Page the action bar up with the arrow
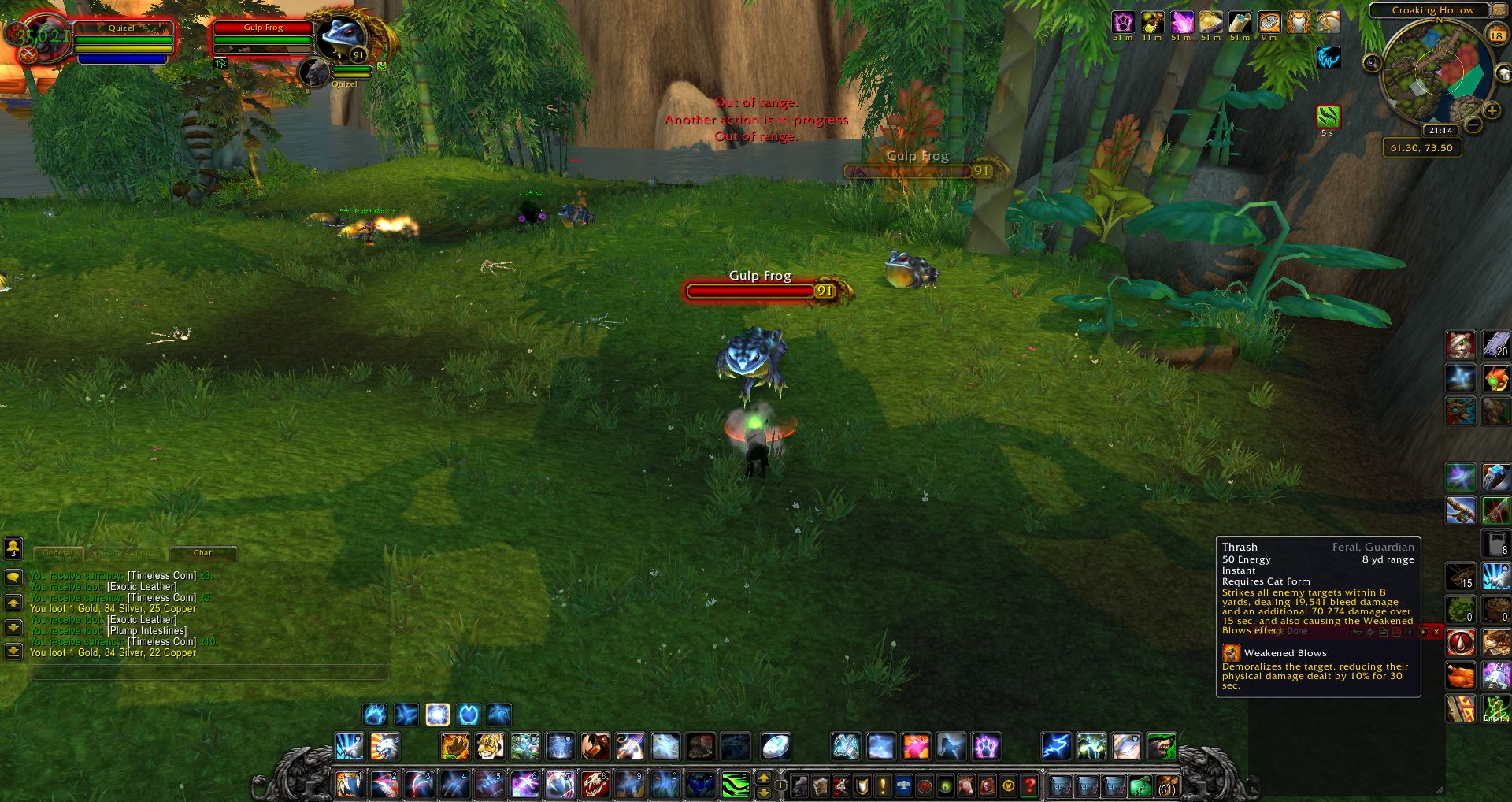The height and width of the screenshot is (802, 1512). 763,778
